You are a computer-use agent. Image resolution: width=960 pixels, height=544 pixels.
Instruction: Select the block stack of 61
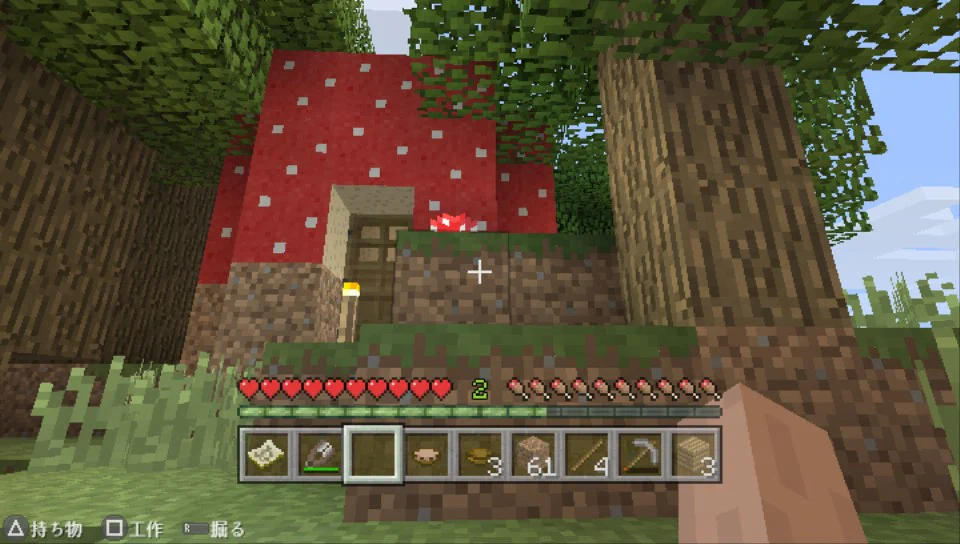[536, 454]
